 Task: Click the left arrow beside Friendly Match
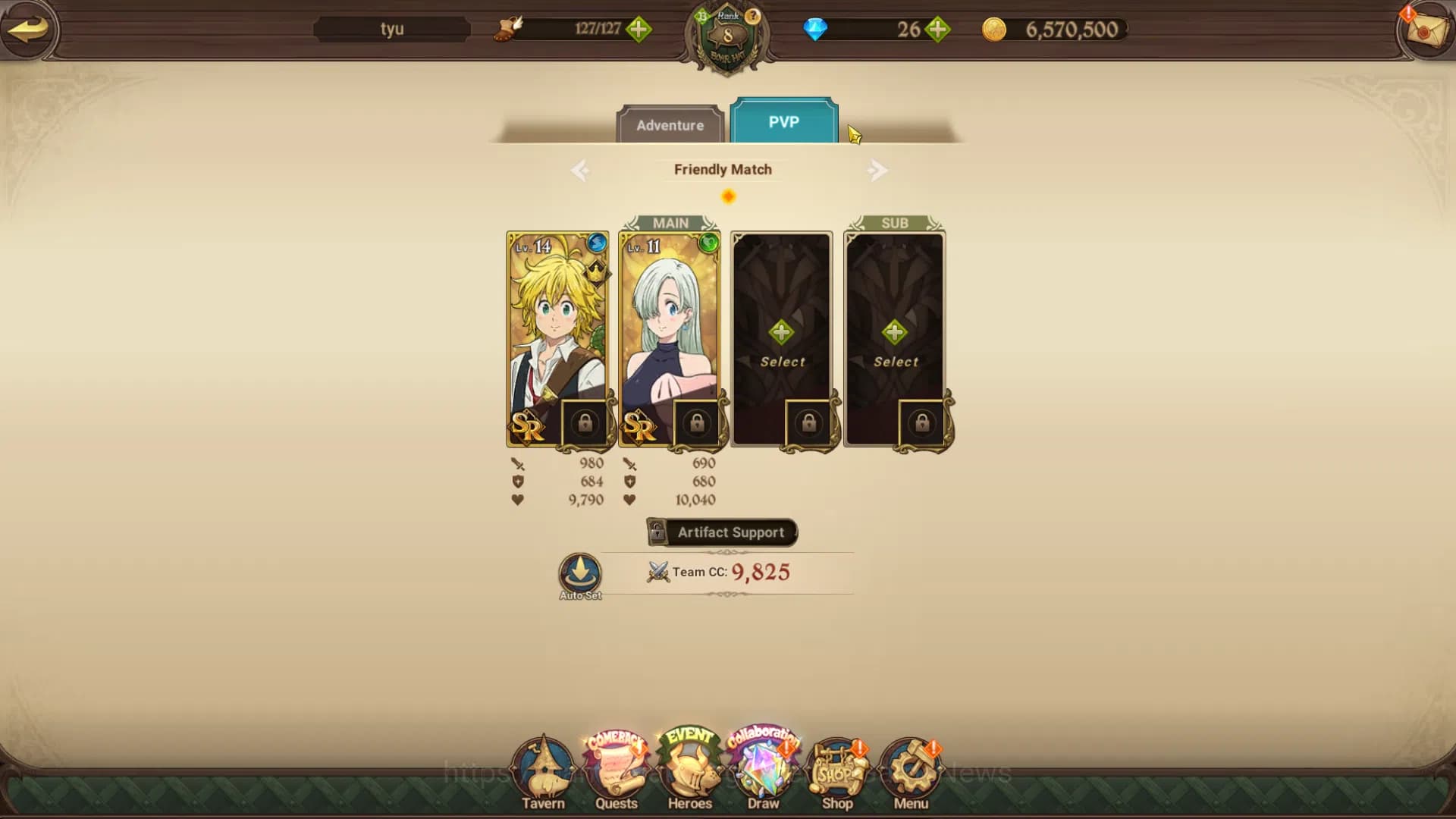pos(580,170)
